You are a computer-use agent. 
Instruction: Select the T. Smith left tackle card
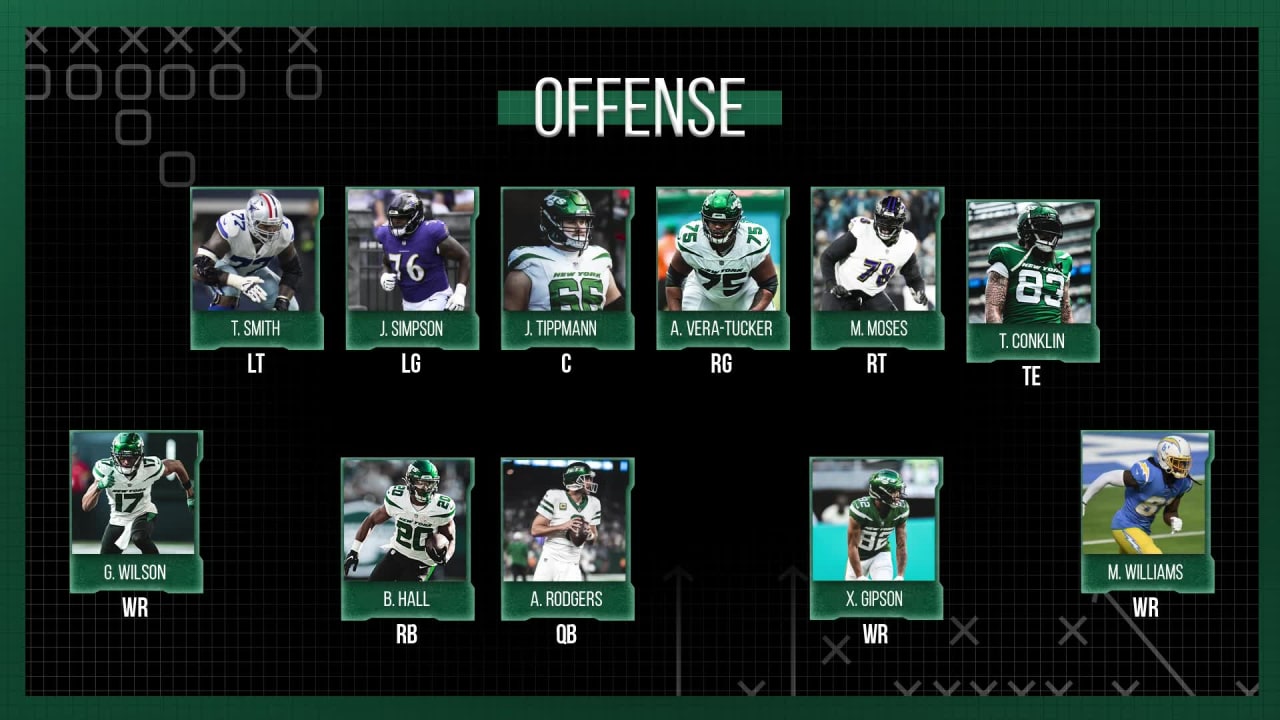click(x=256, y=268)
